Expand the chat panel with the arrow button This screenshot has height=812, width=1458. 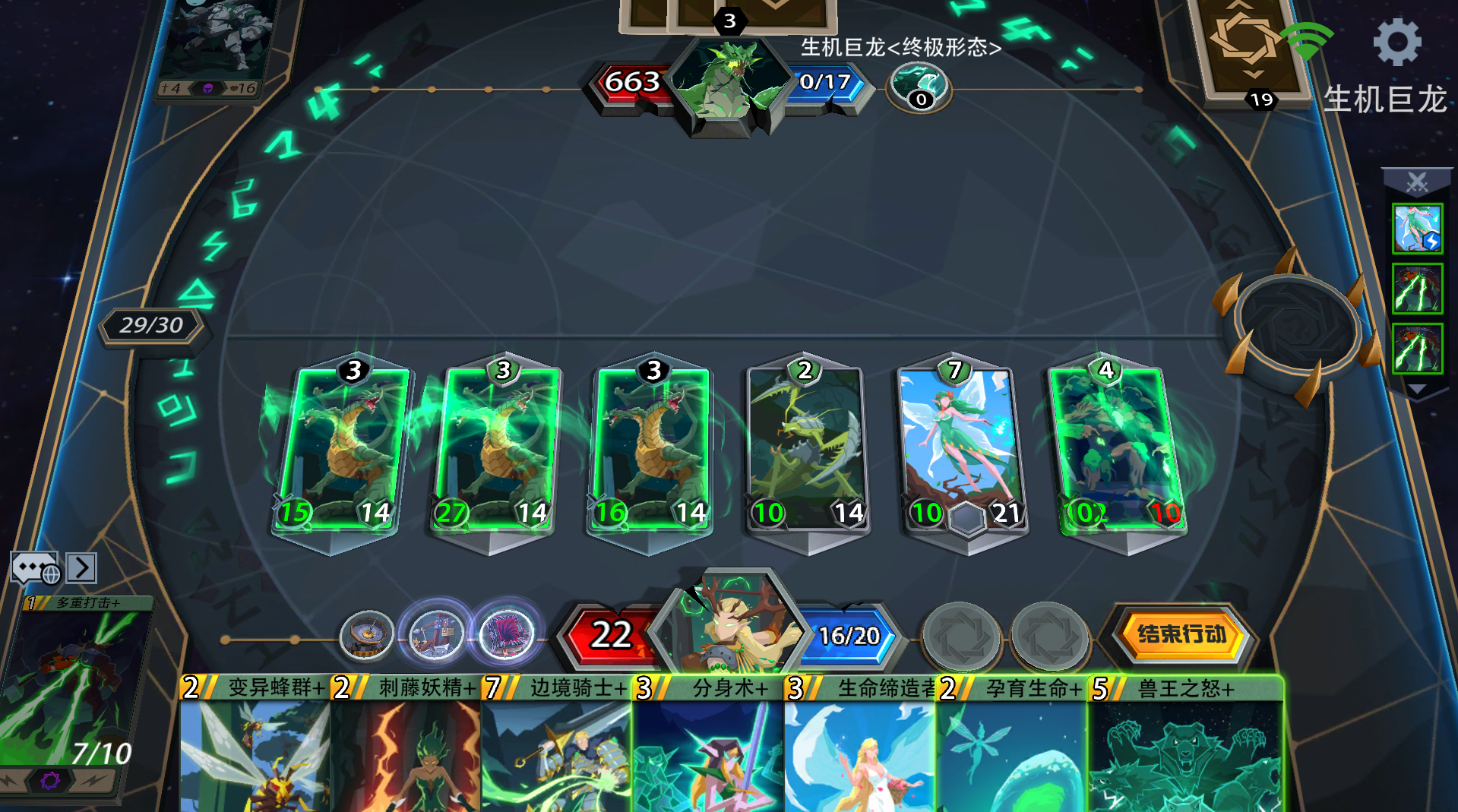pos(81,568)
